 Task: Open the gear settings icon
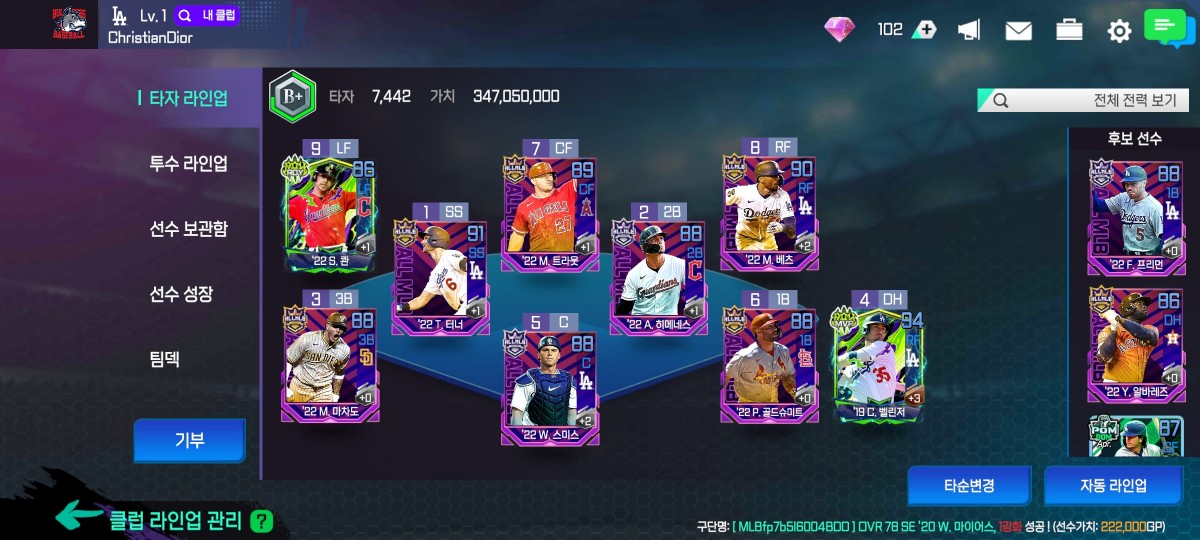(1118, 31)
